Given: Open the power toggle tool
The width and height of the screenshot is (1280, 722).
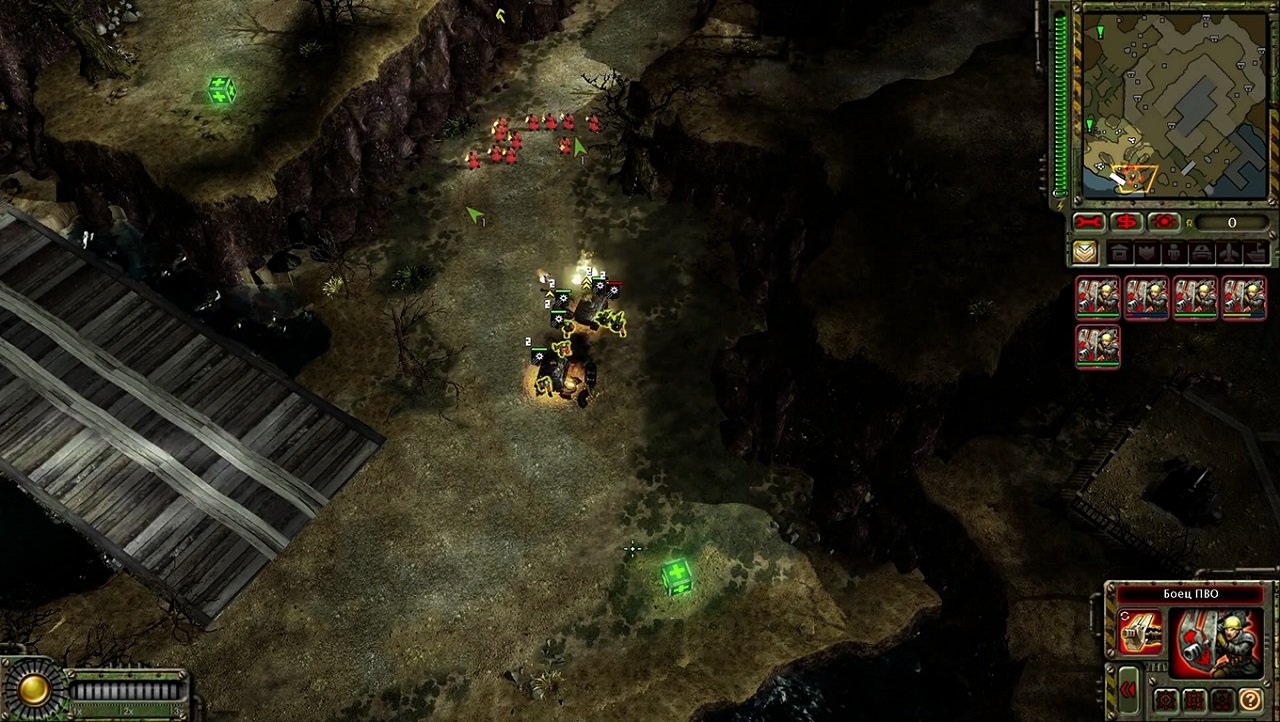Looking at the screenshot, I should click(x=1162, y=222).
